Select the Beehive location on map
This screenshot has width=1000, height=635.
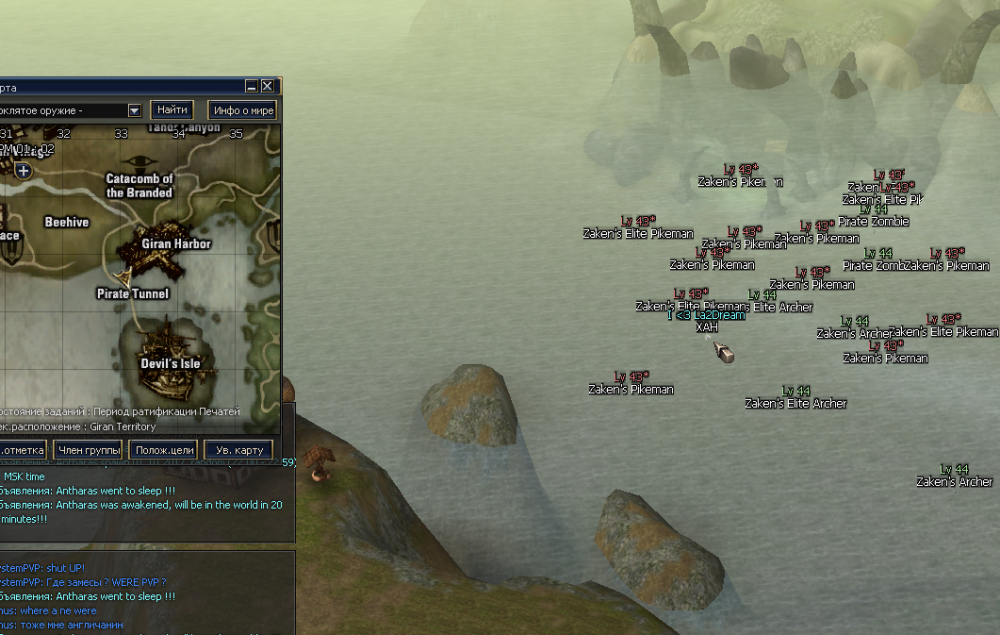click(x=67, y=222)
